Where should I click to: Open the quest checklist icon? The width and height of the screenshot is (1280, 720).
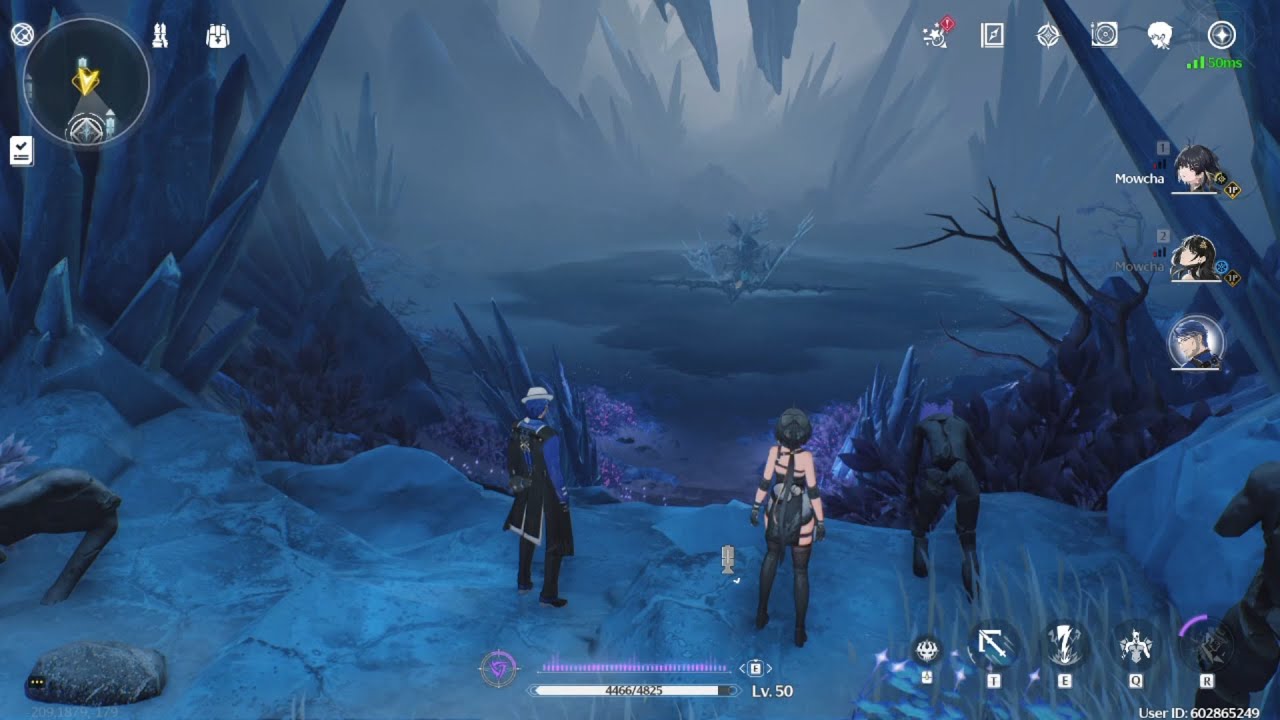click(21, 151)
